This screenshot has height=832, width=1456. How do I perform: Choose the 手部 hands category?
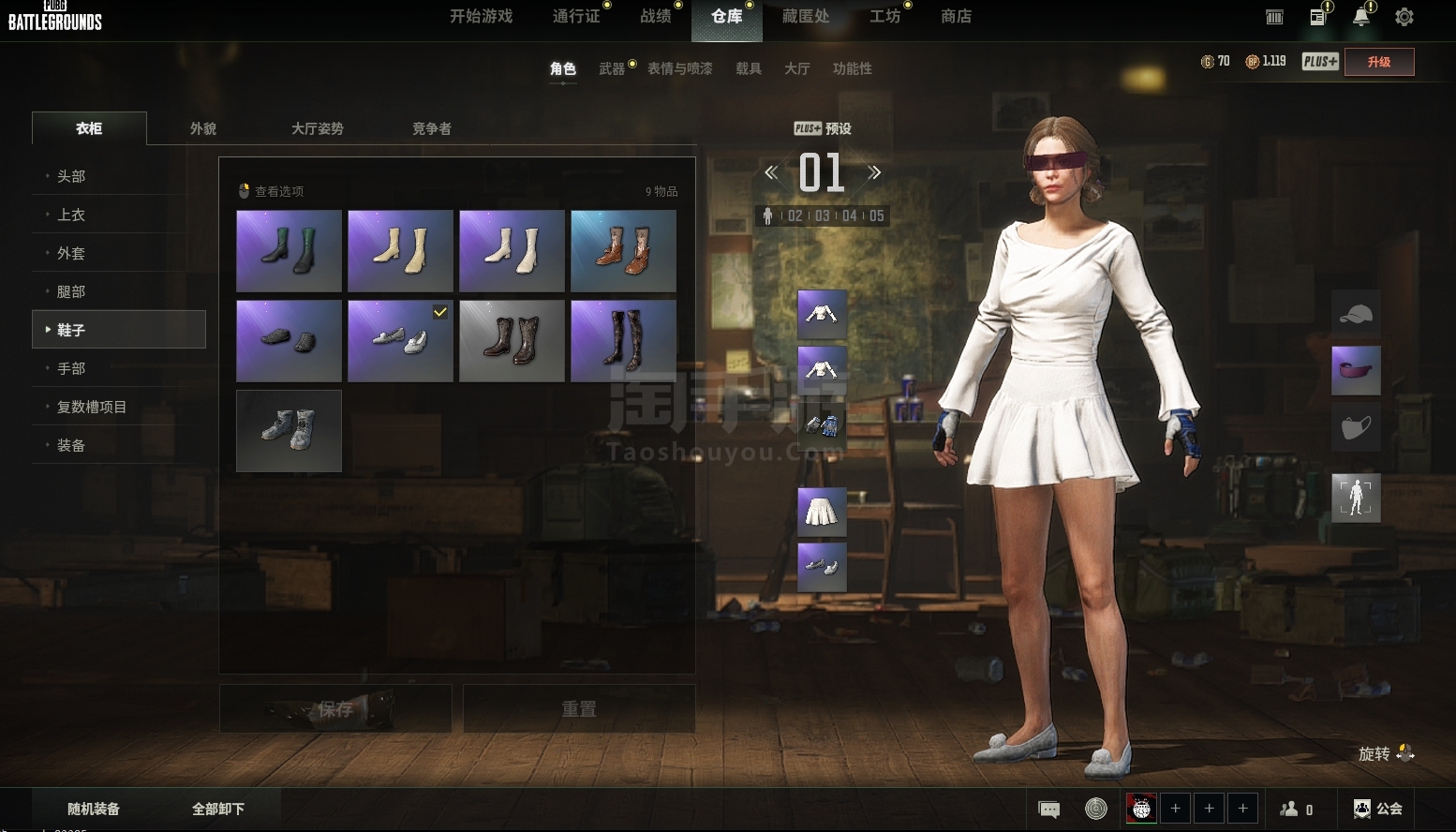tap(71, 368)
